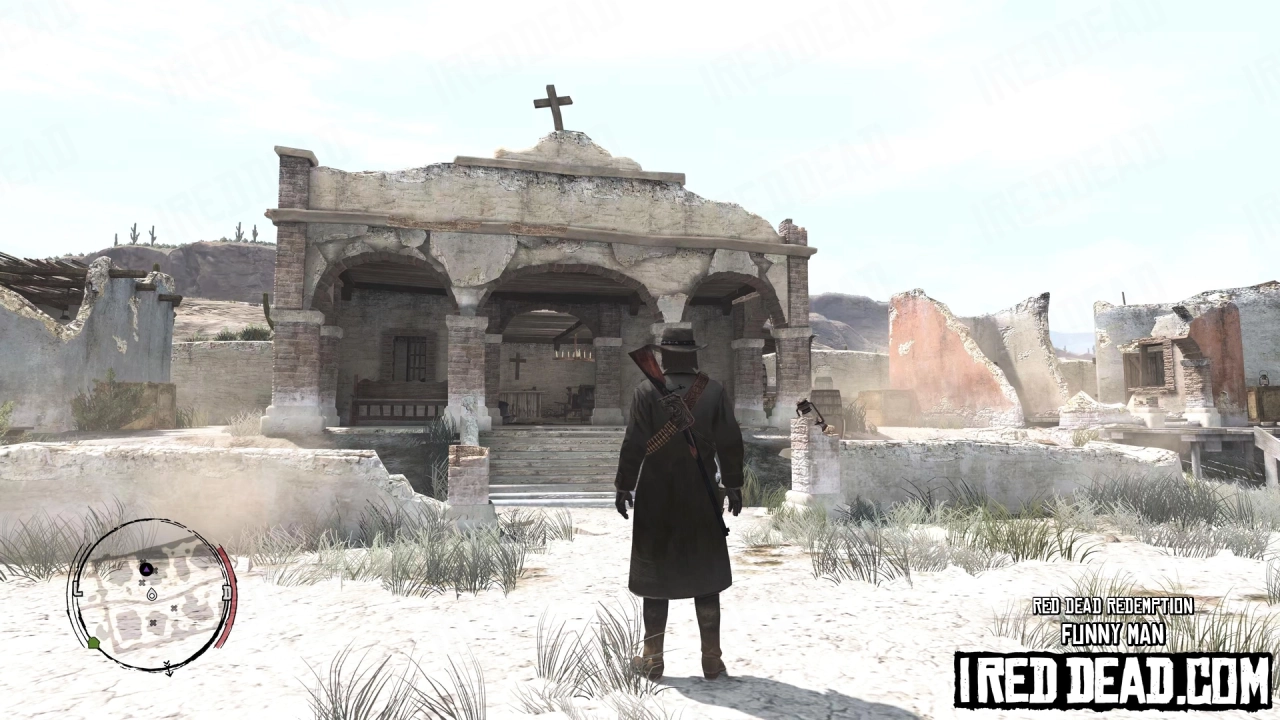1280x720 pixels.
Task: Click the RED DEAD REDEMPTION title text
Action: tap(1111, 604)
